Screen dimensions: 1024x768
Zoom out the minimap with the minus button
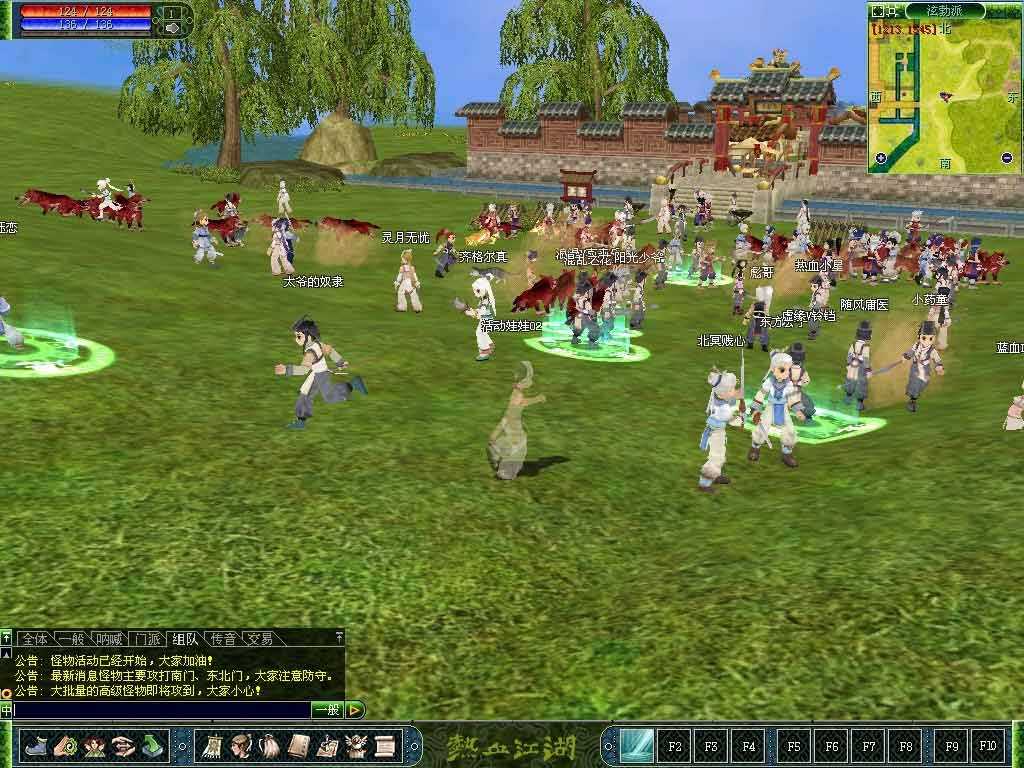(1006, 158)
